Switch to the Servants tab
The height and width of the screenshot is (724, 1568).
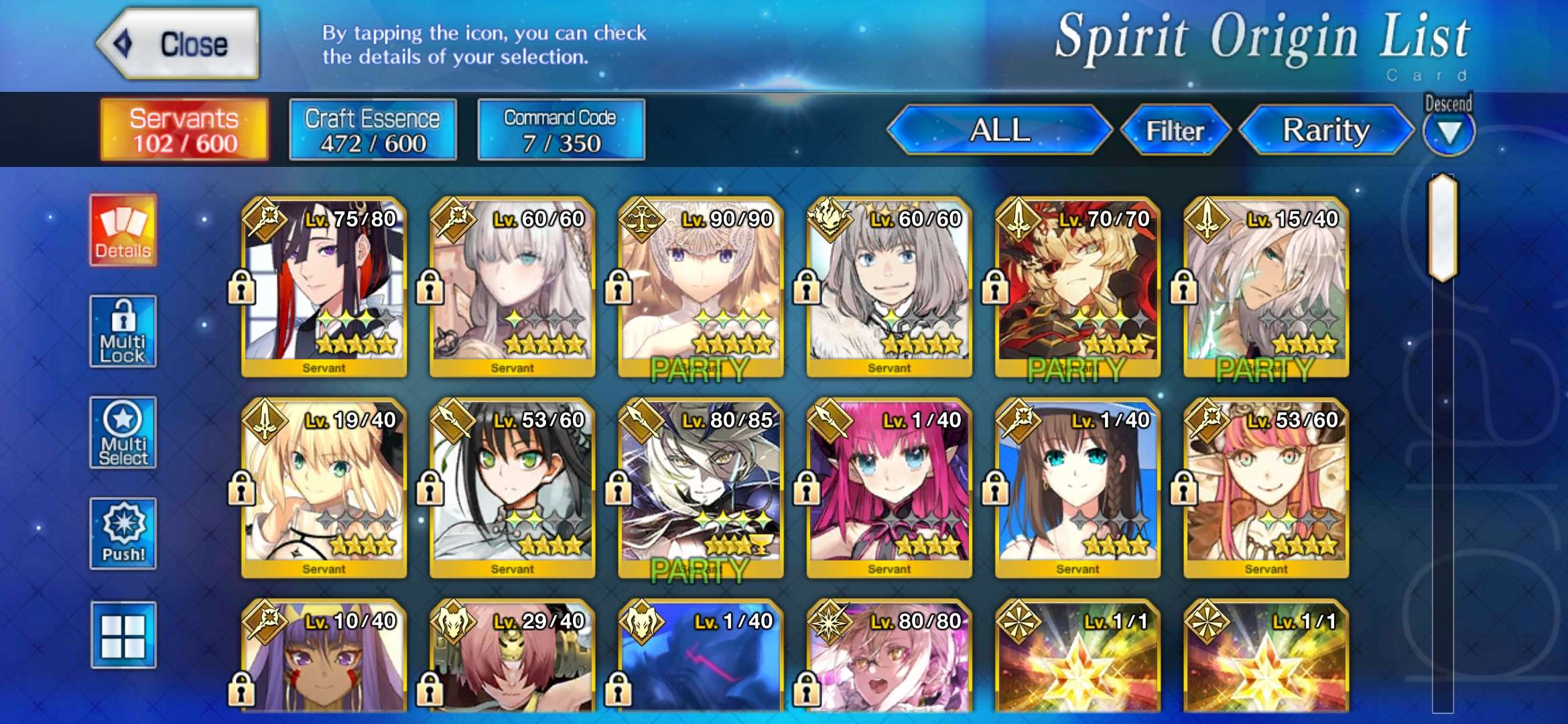pyautogui.click(x=184, y=130)
